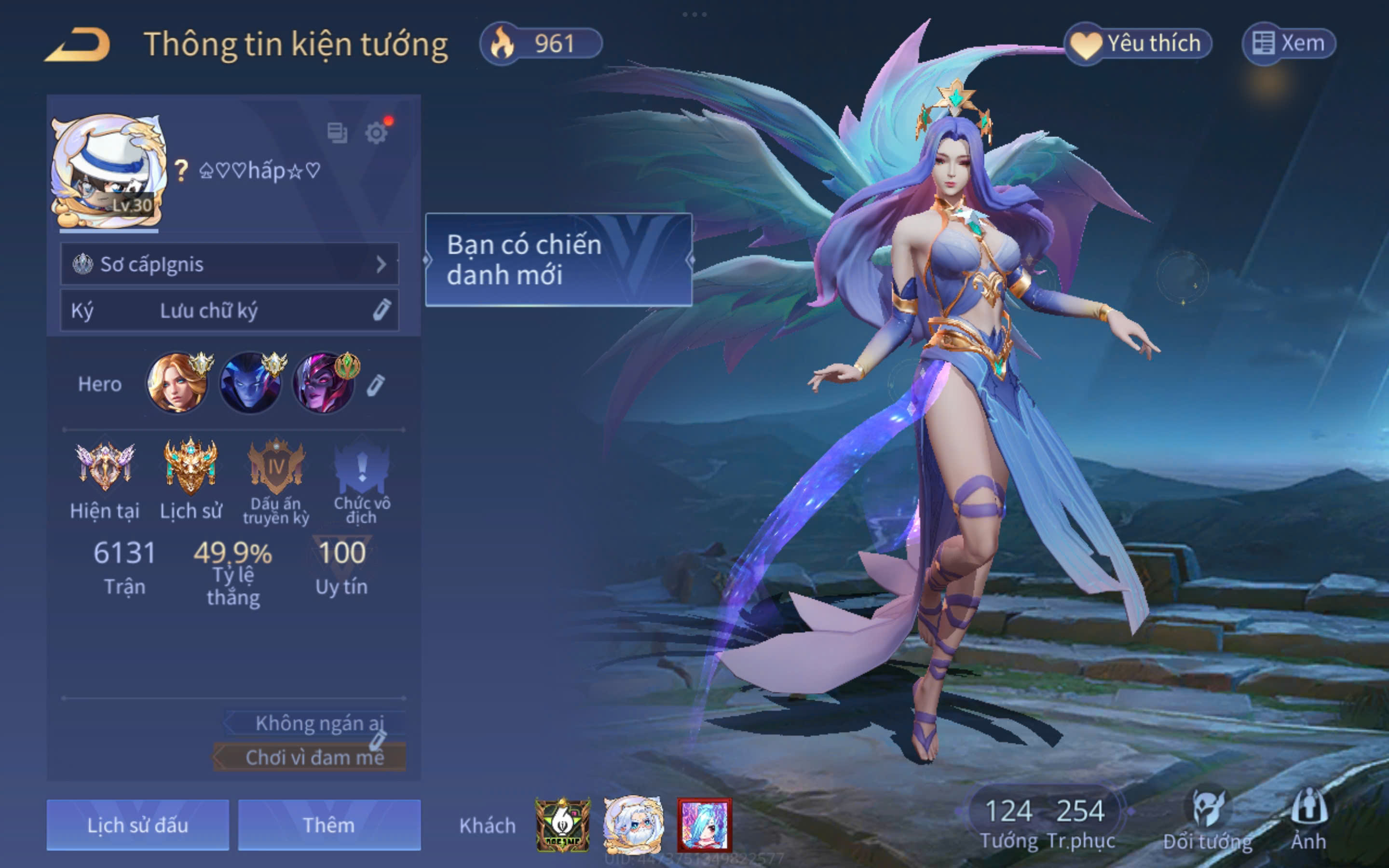This screenshot has width=1389, height=868.
Task: Edit the featured Hero list pencil
Action: coord(376,385)
